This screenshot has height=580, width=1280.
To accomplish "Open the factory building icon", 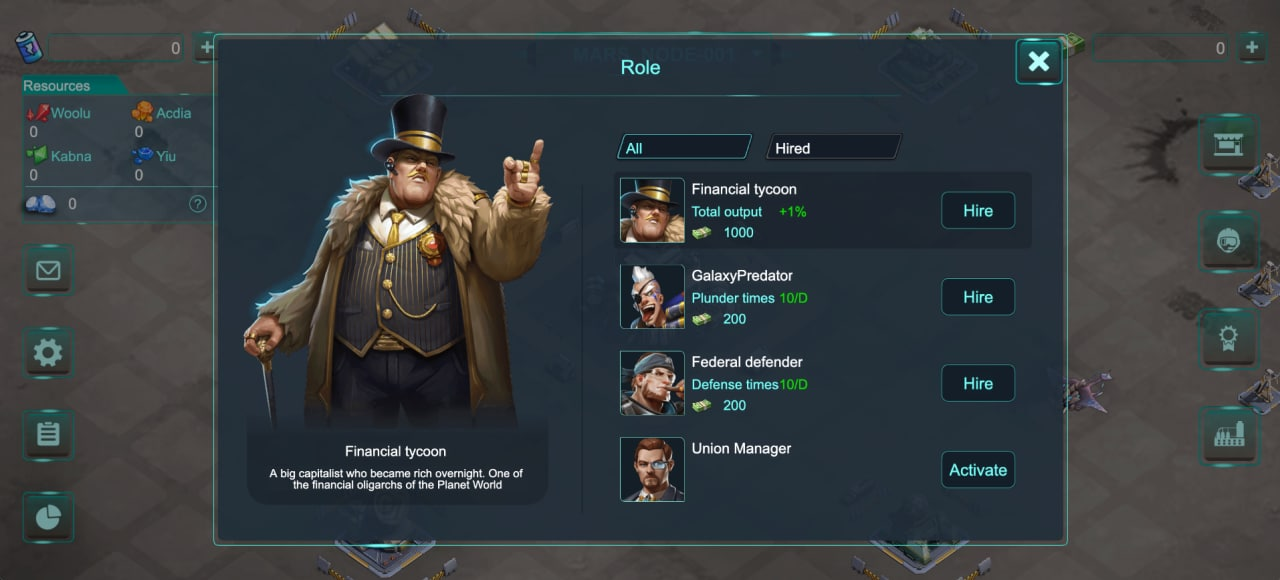I will (x=1229, y=434).
